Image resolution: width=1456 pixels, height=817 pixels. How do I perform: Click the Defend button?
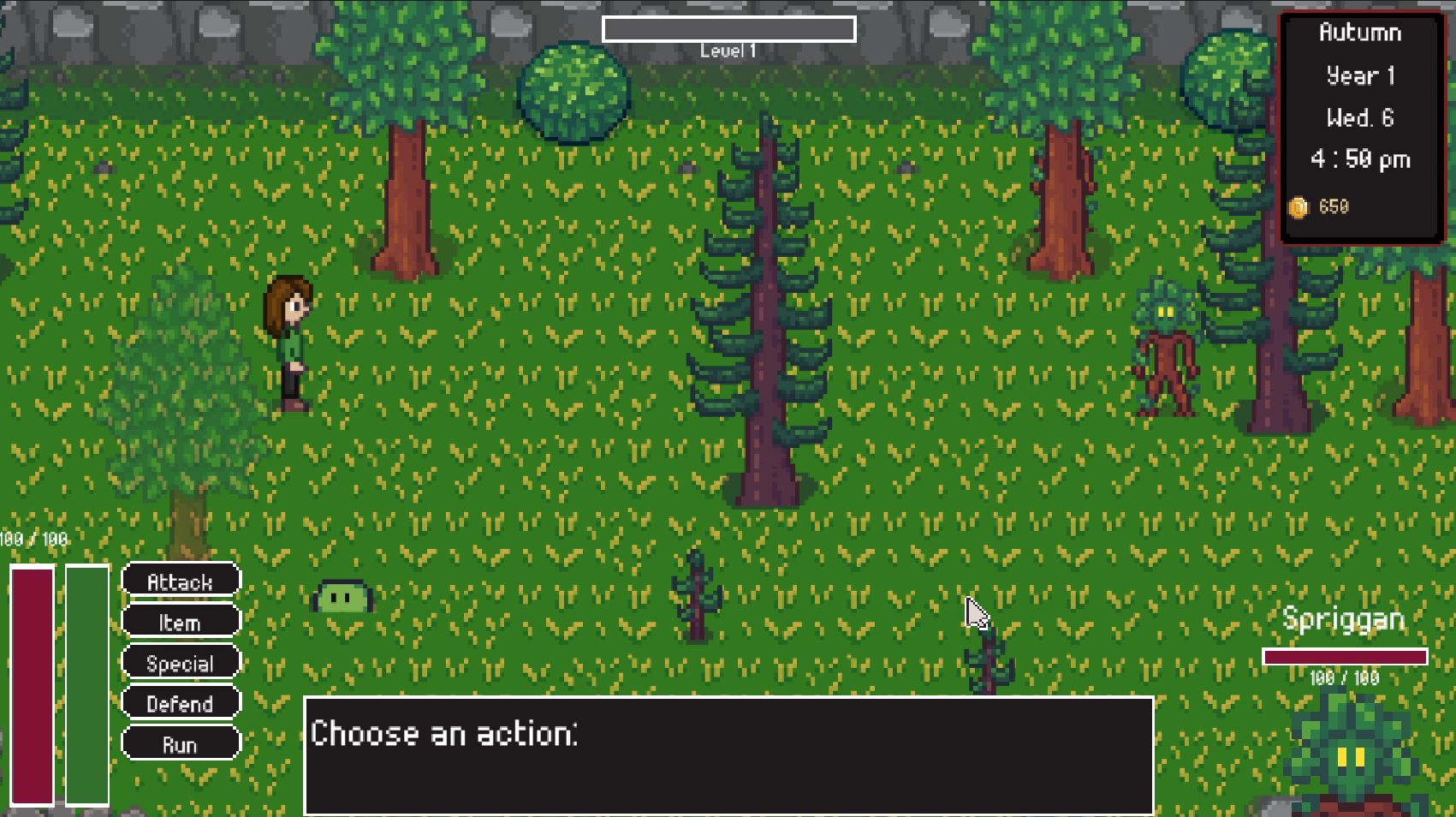(x=181, y=703)
